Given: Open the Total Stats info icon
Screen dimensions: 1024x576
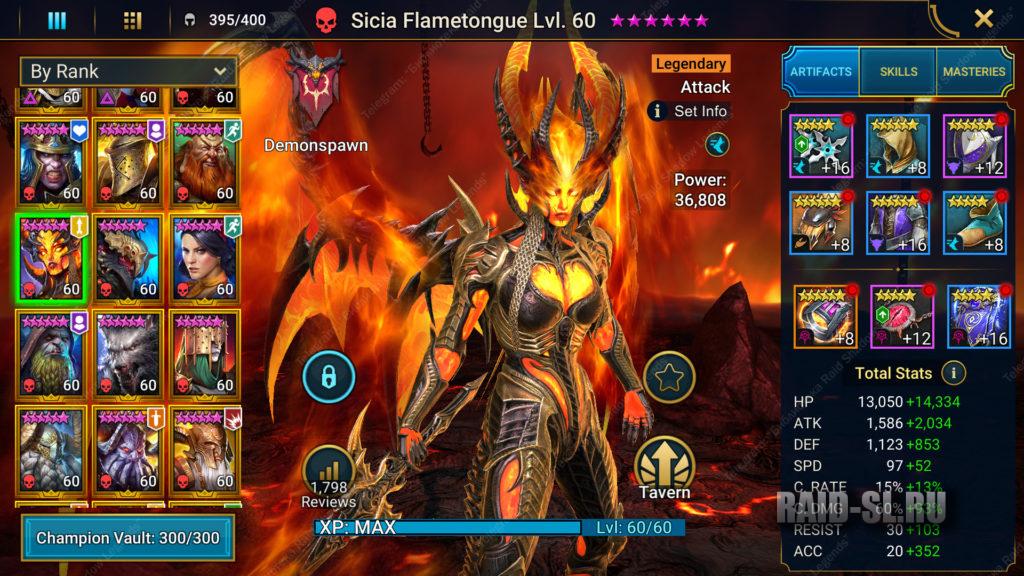Looking at the screenshot, I should 954,373.
